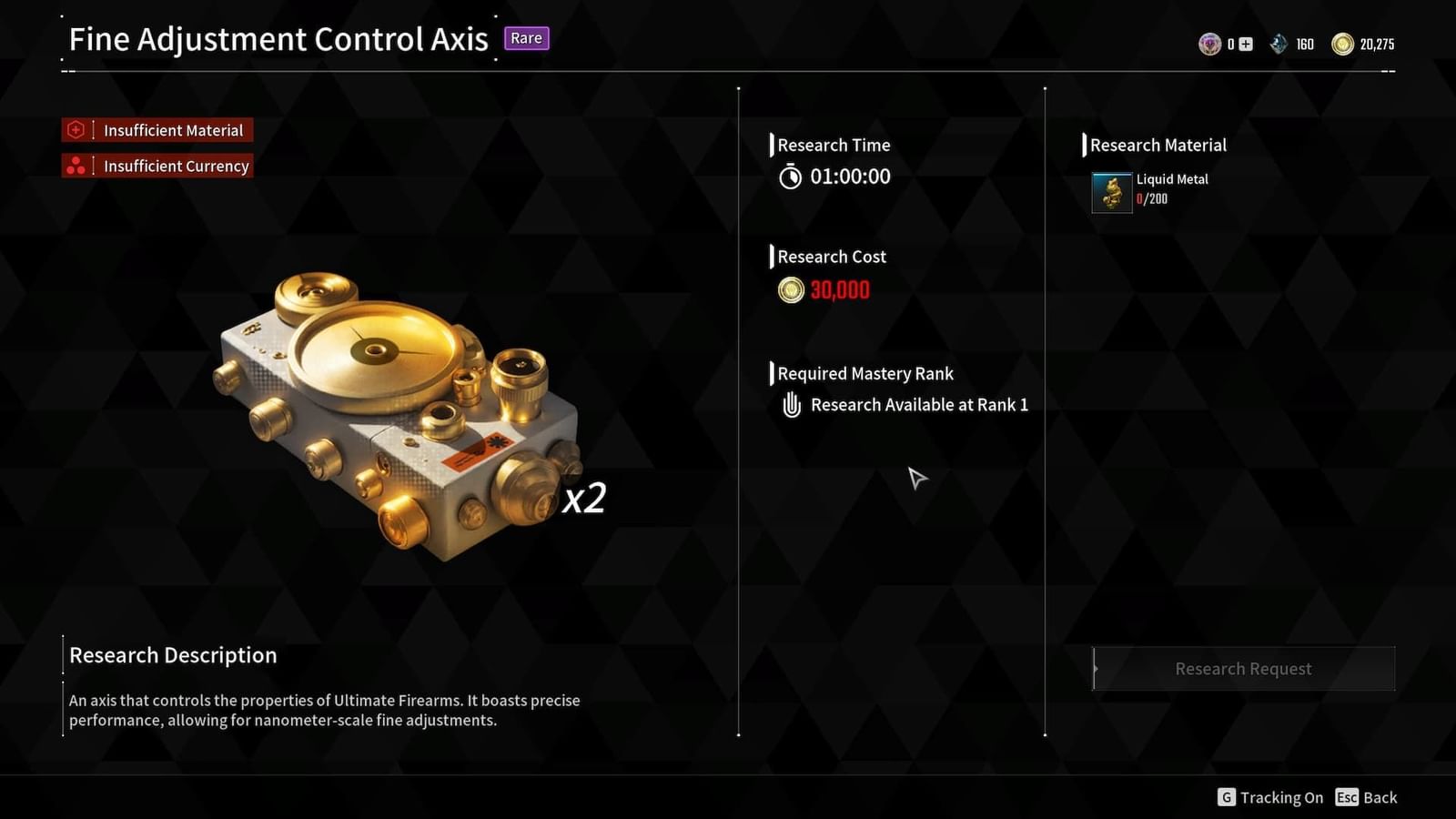Click the G key Tracking icon
The image size is (1456, 819).
1226,797
